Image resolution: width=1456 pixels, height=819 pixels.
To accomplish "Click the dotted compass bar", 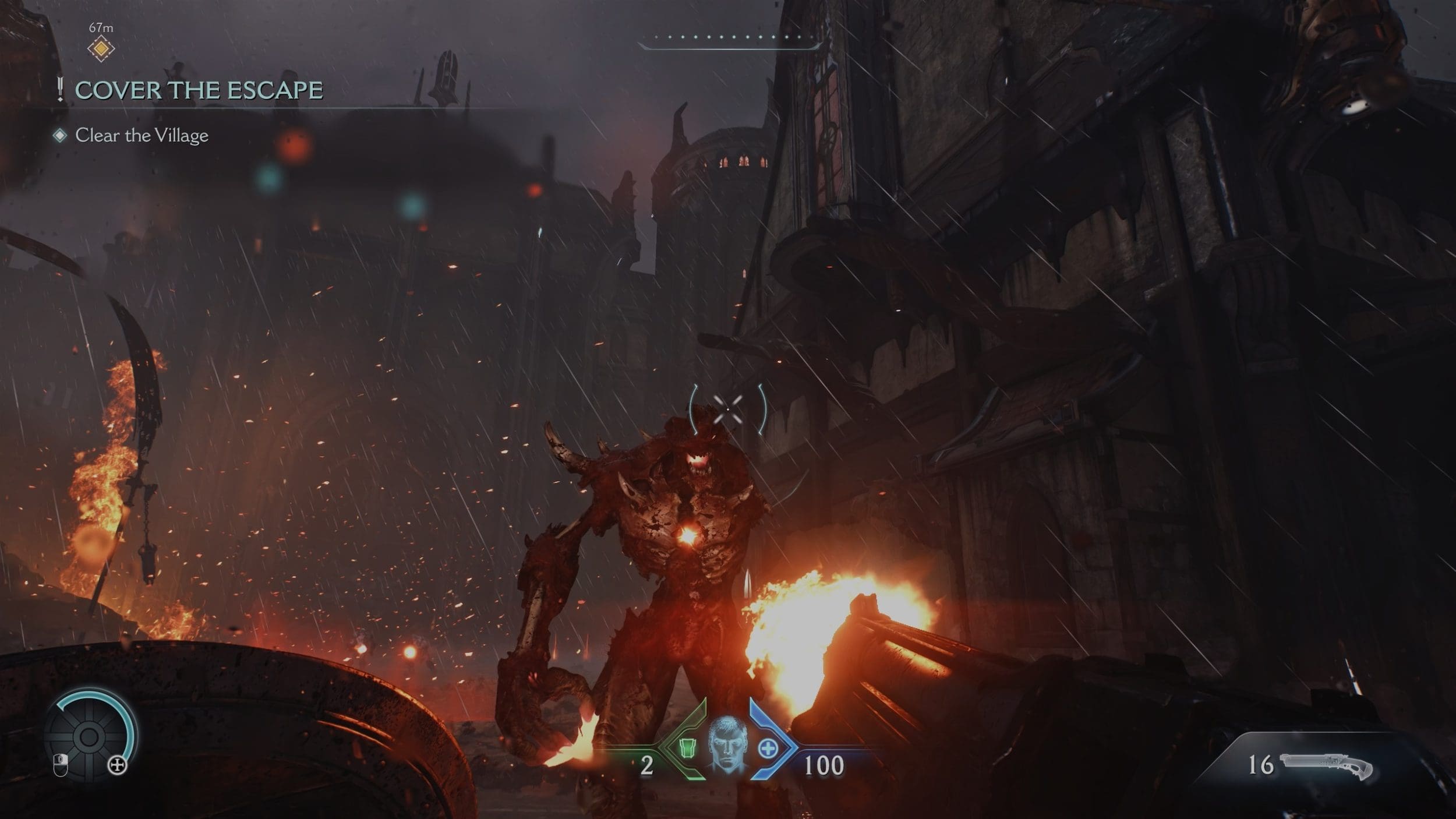I will [730, 38].
